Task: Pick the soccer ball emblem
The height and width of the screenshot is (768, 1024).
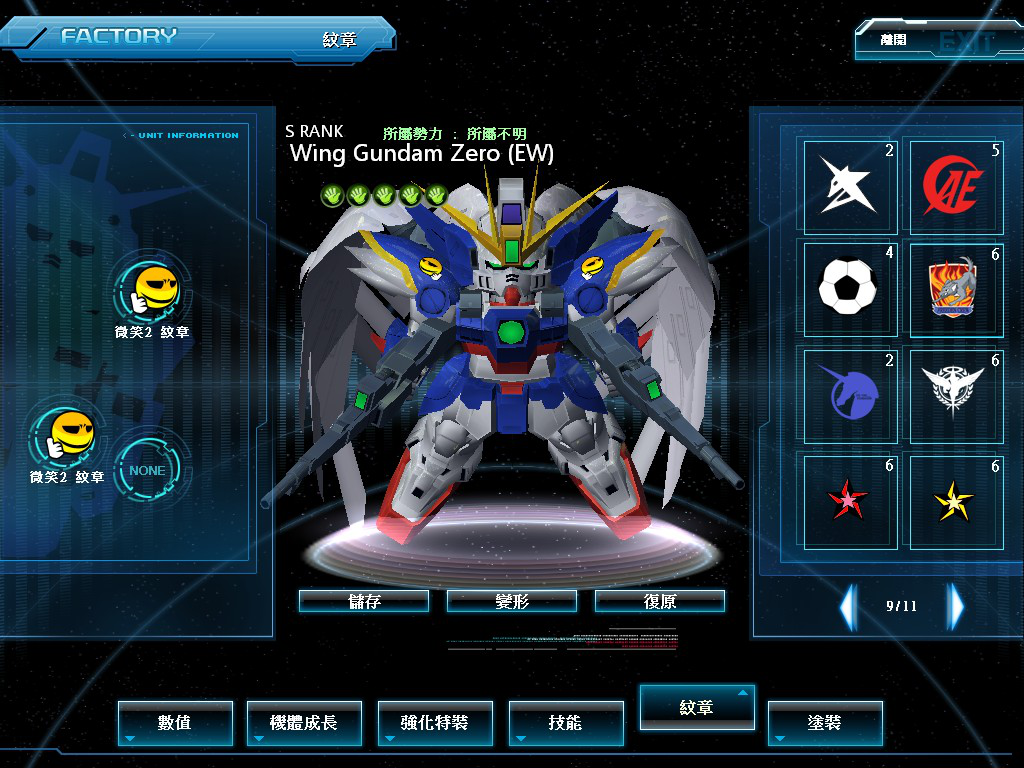Action: click(x=849, y=288)
